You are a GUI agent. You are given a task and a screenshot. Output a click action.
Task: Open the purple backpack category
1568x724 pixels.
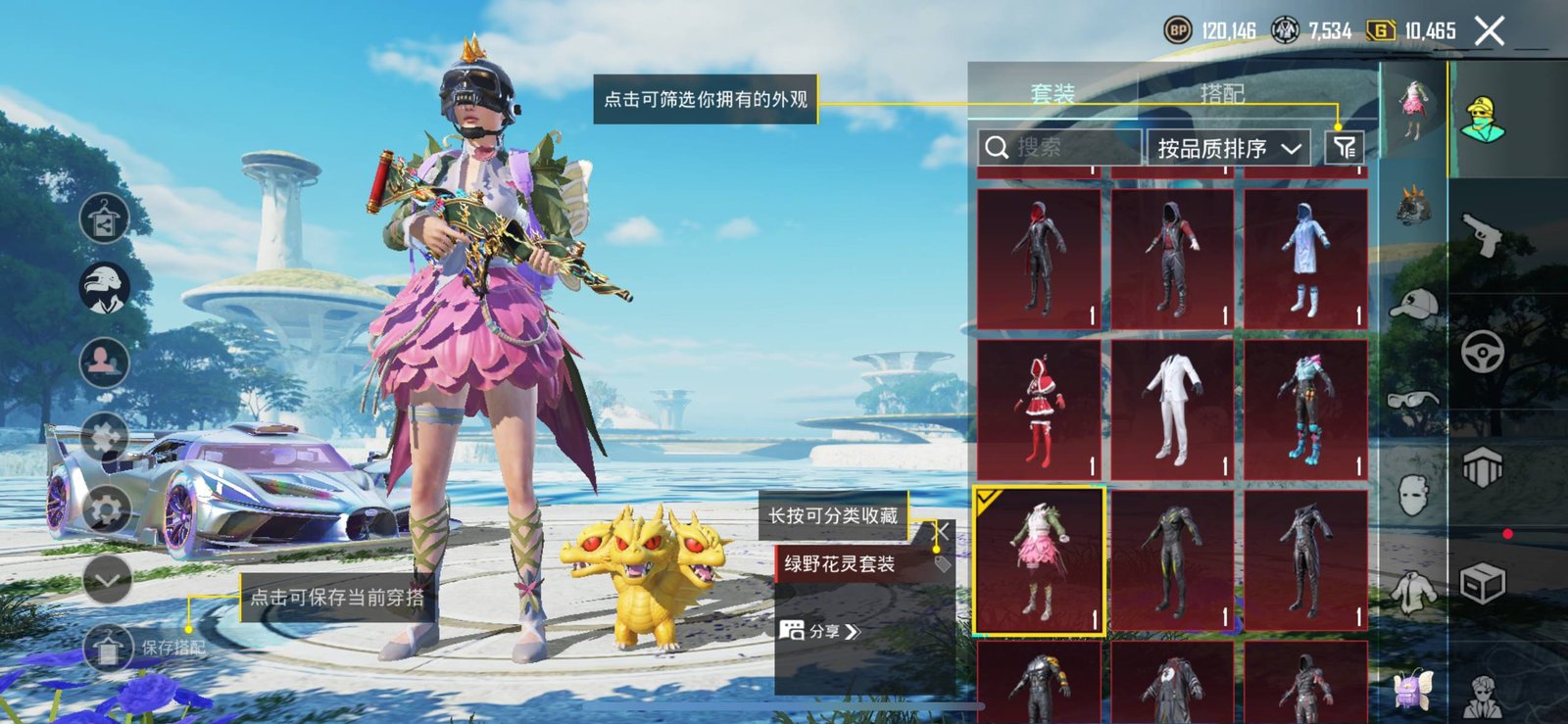tap(1413, 687)
